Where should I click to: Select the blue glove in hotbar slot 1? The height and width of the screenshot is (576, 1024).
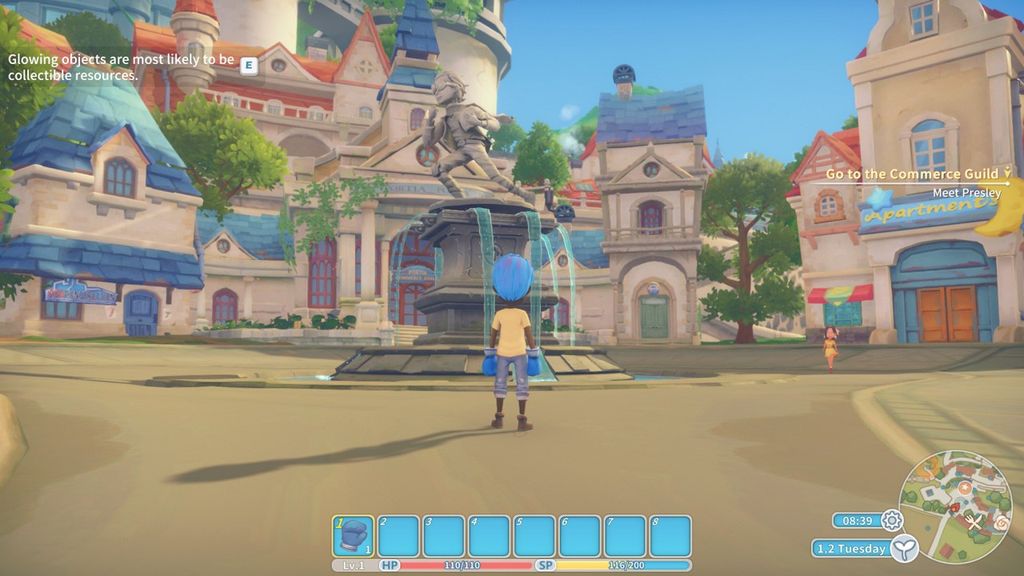coord(352,536)
